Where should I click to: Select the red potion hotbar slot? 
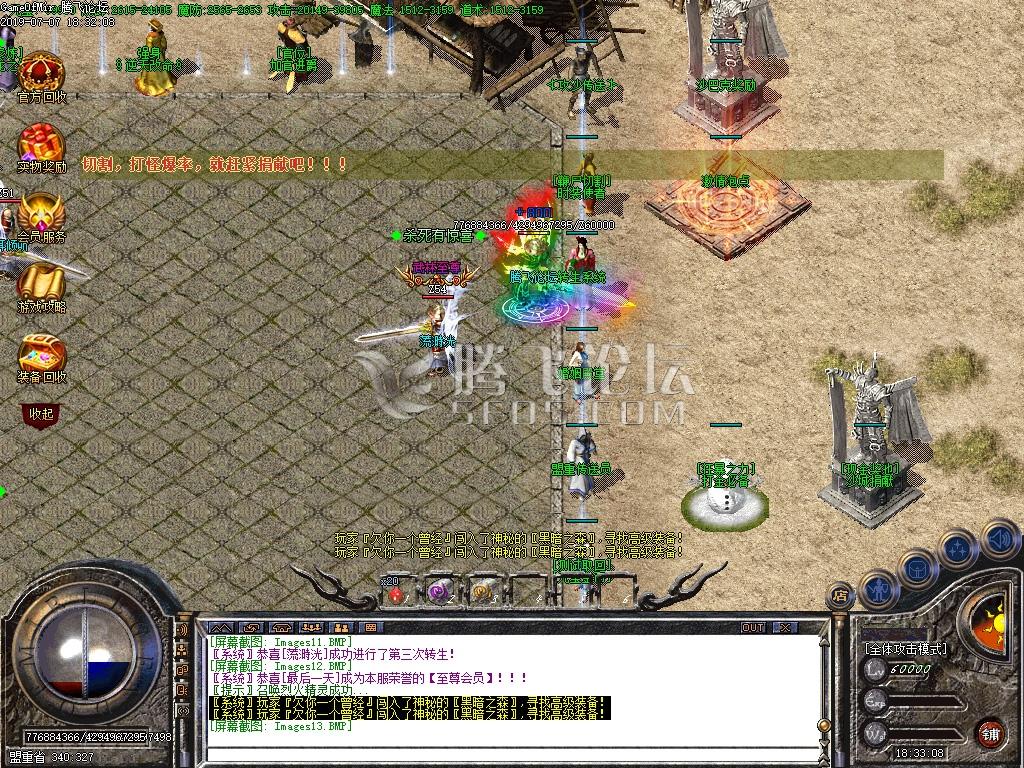point(397,593)
